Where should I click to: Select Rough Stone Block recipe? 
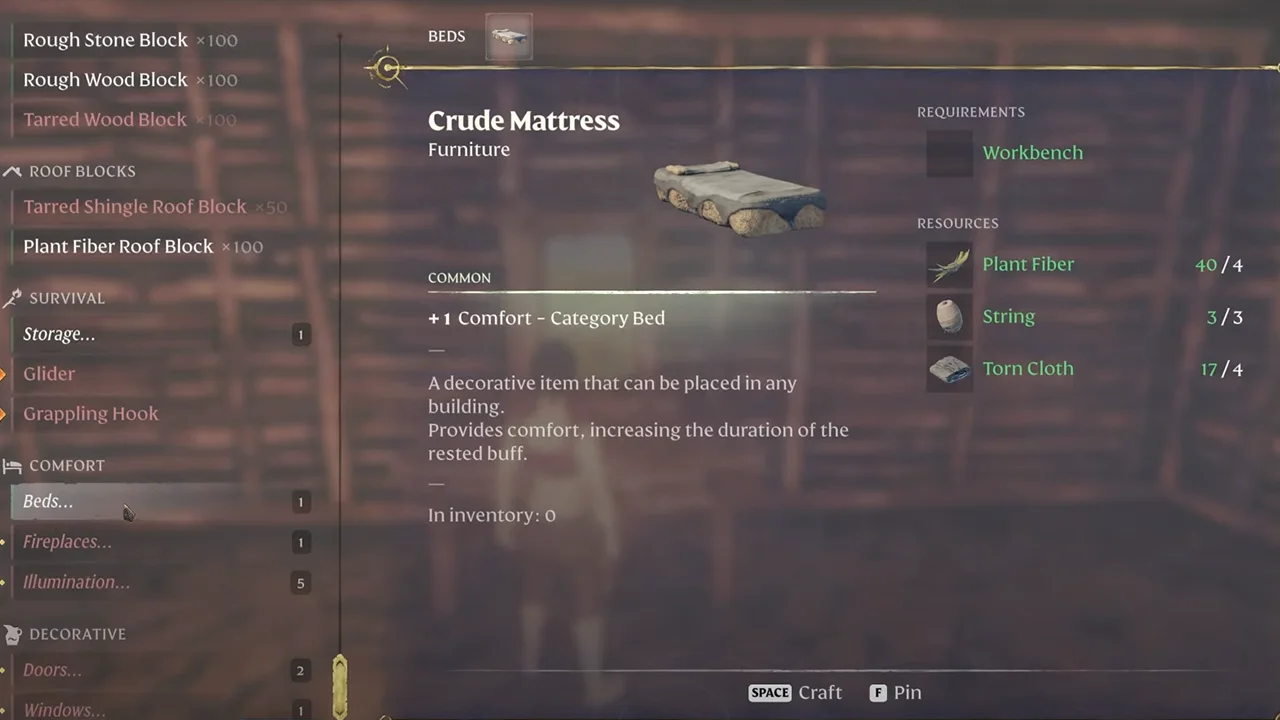pyautogui.click(x=105, y=40)
